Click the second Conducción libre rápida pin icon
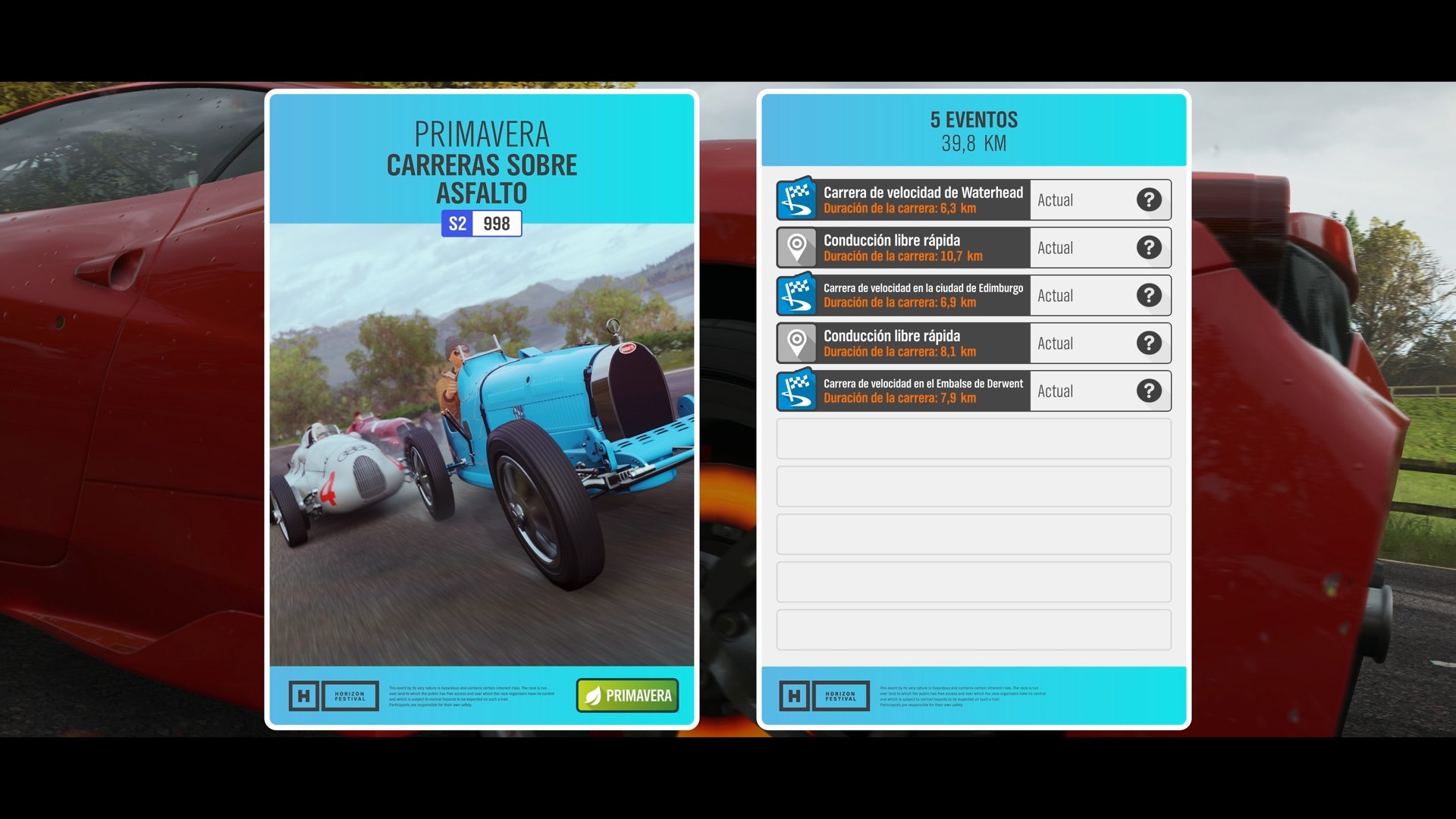This screenshot has height=819, width=1456. point(795,343)
